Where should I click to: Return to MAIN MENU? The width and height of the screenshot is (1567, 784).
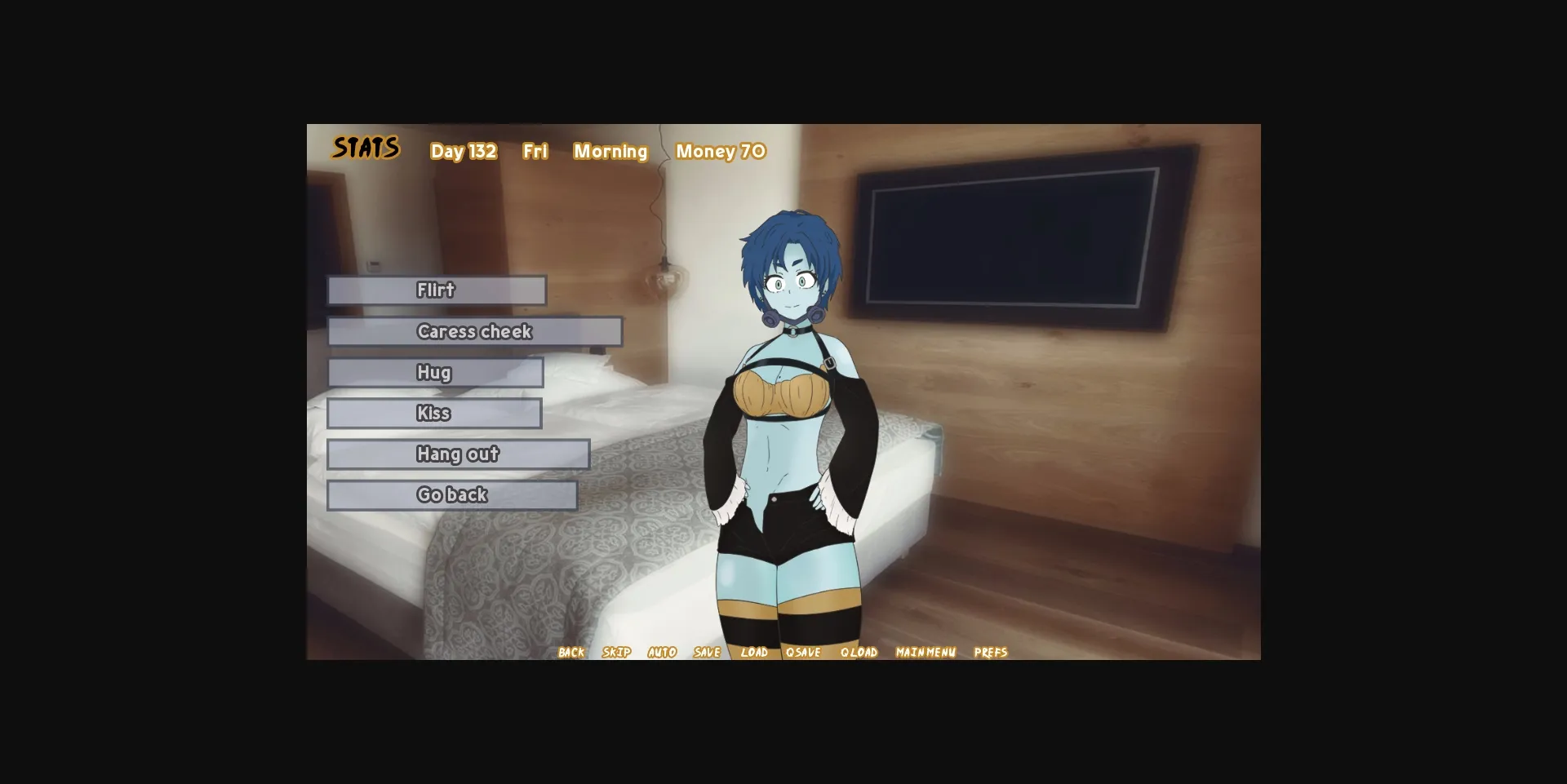pyautogui.click(x=926, y=652)
